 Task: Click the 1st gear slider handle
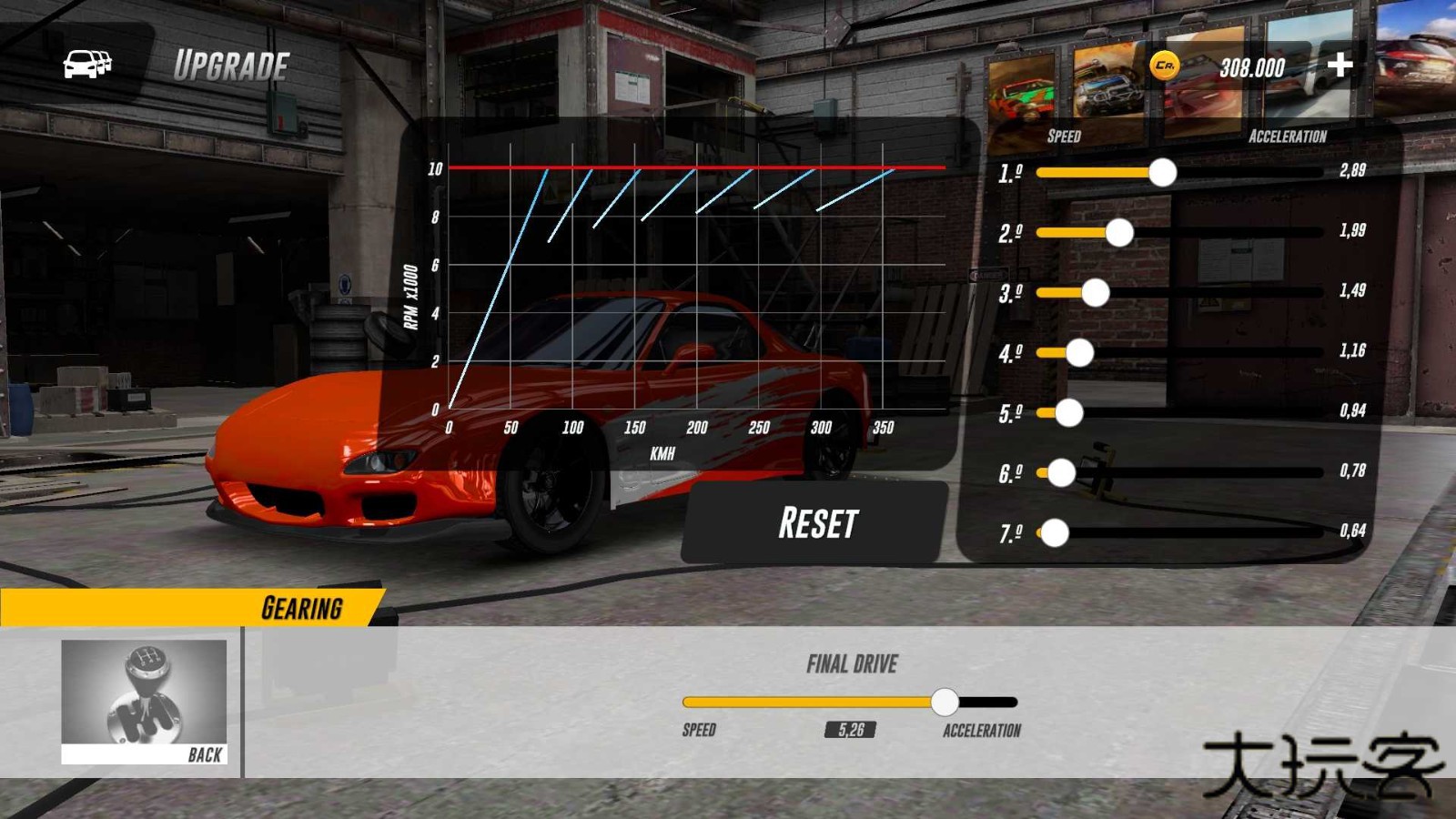tap(1162, 173)
